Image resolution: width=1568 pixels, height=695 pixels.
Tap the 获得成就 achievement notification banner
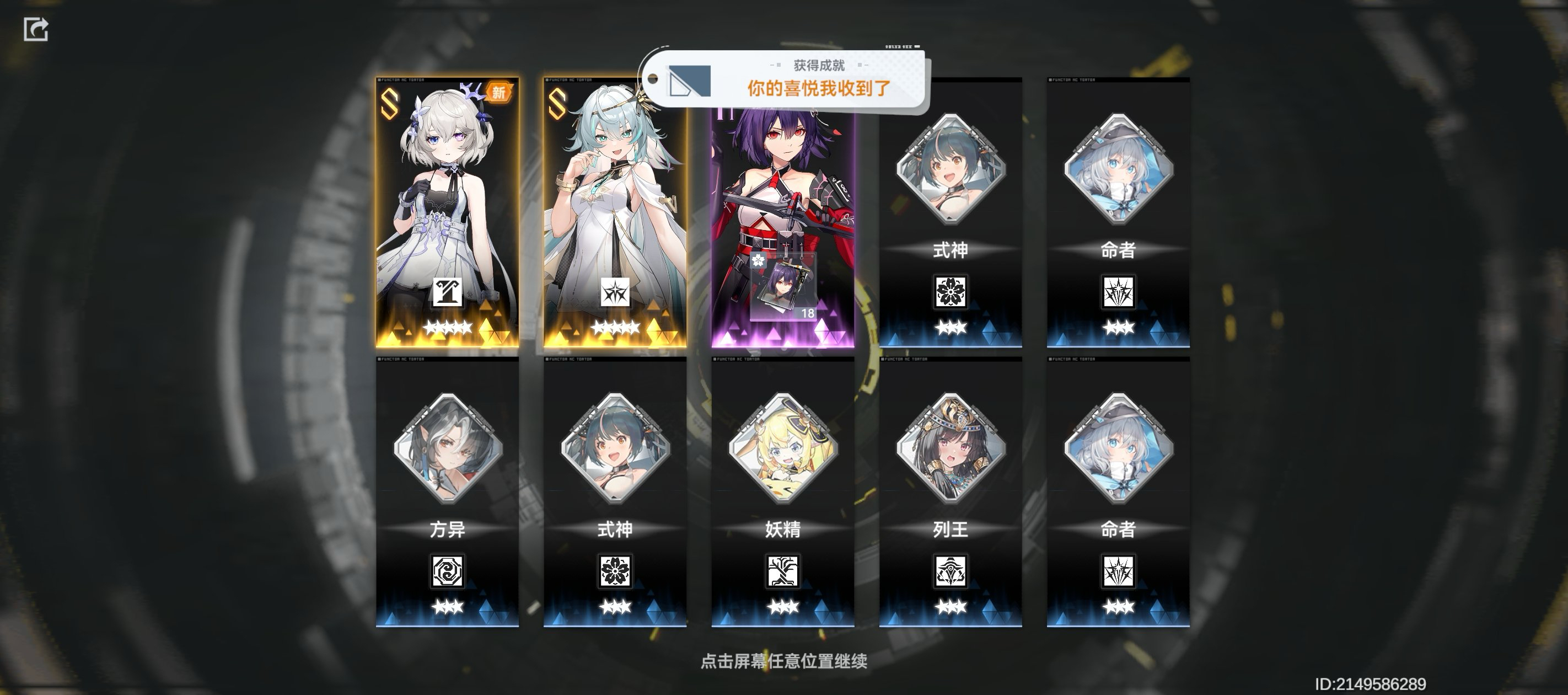pyautogui.click(x=785, y=80)
